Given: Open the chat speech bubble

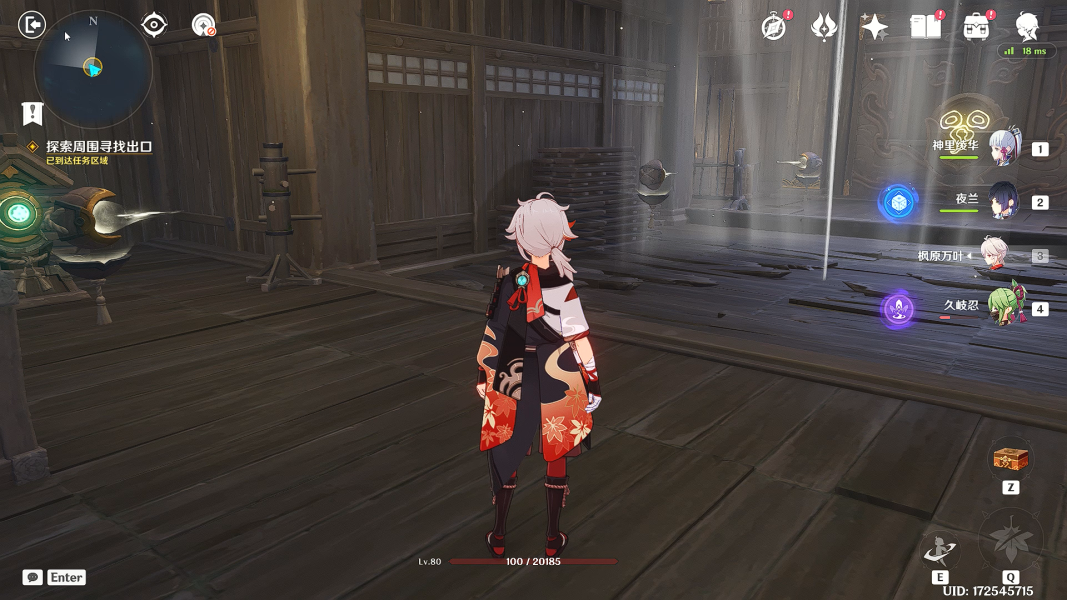Looking at the screenshot, I should point(33,577).
